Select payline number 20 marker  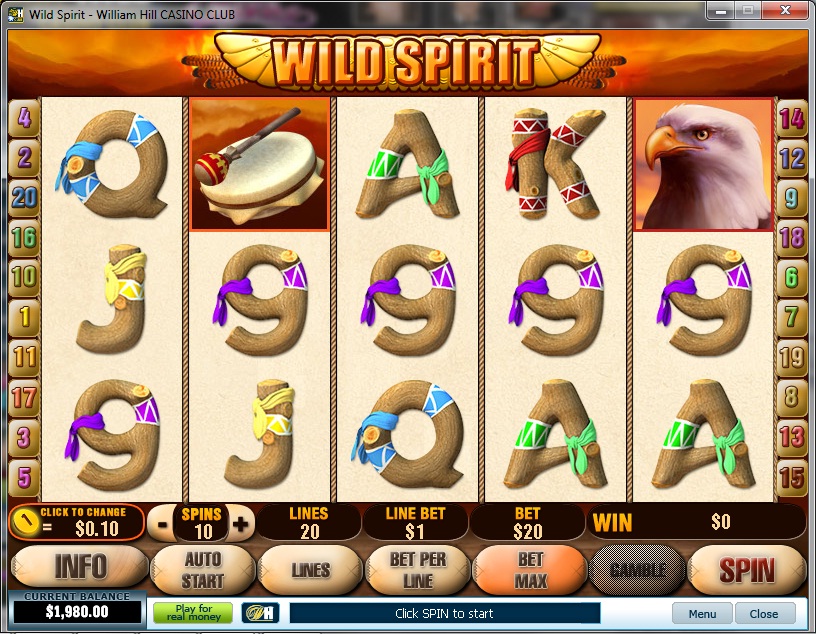coord(24,197)
